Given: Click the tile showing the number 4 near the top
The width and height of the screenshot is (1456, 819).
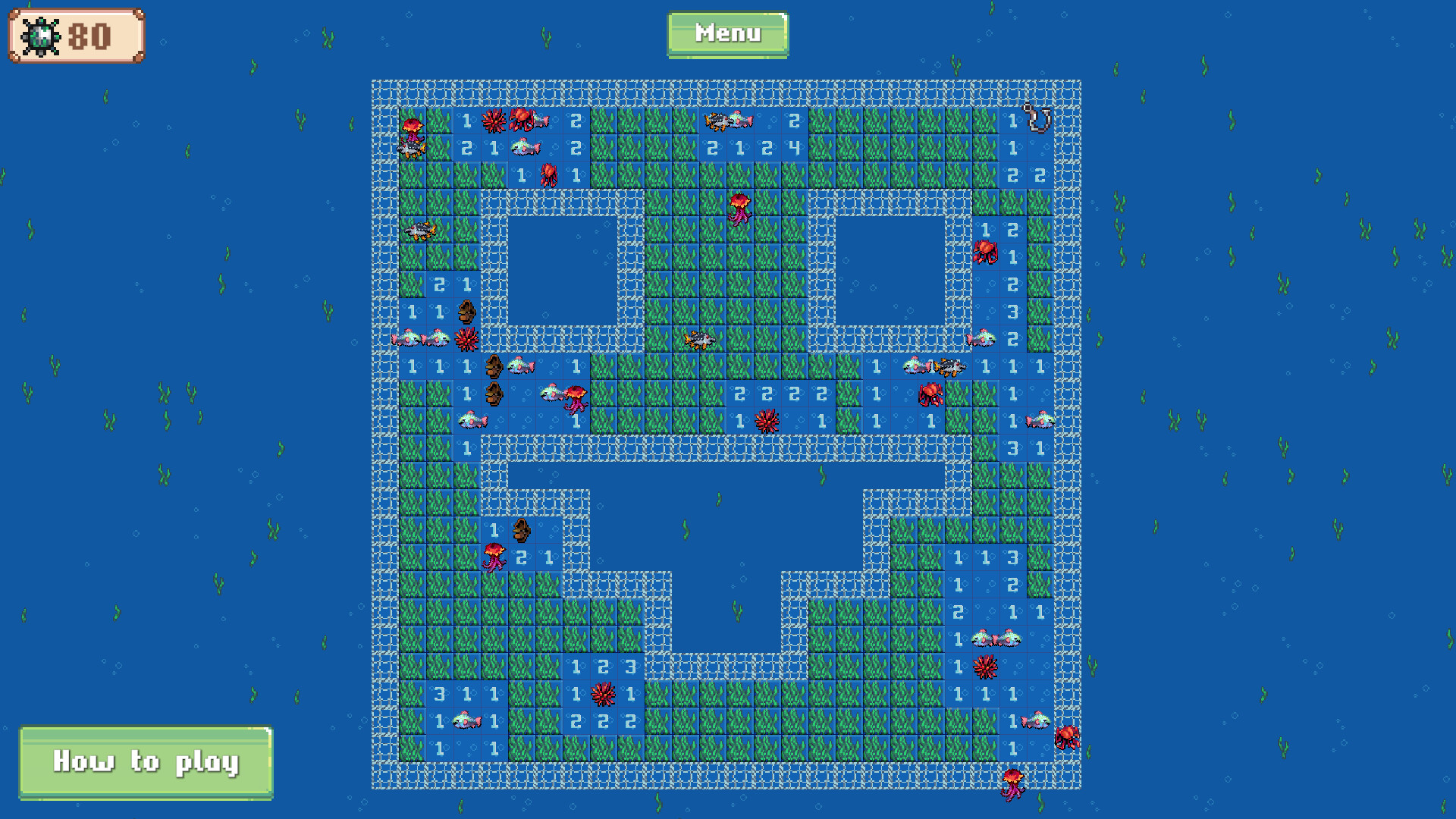Looking at the screenshot, I should click(x=793, y=146).
